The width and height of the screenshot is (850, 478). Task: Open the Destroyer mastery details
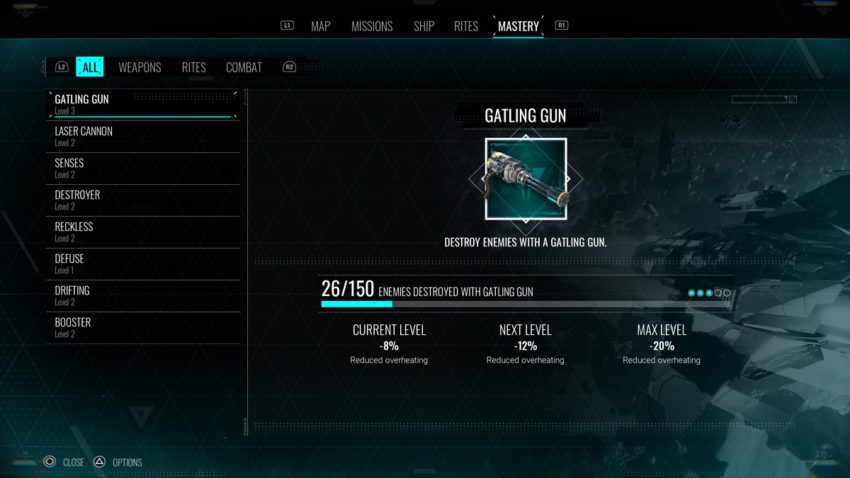143,200
